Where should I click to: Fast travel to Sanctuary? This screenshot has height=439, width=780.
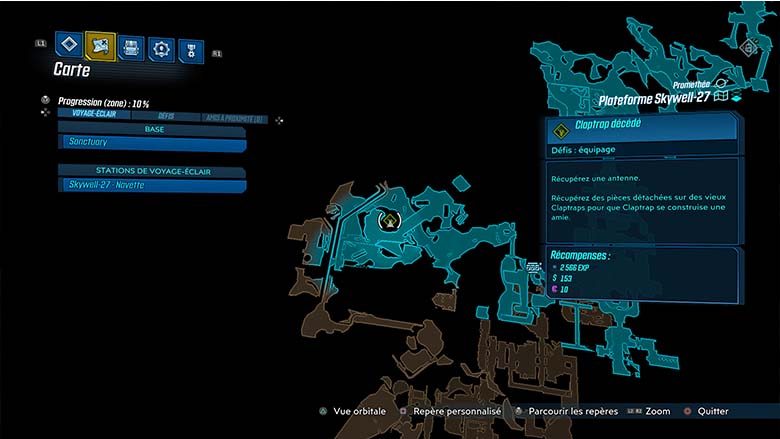point(152,144)
